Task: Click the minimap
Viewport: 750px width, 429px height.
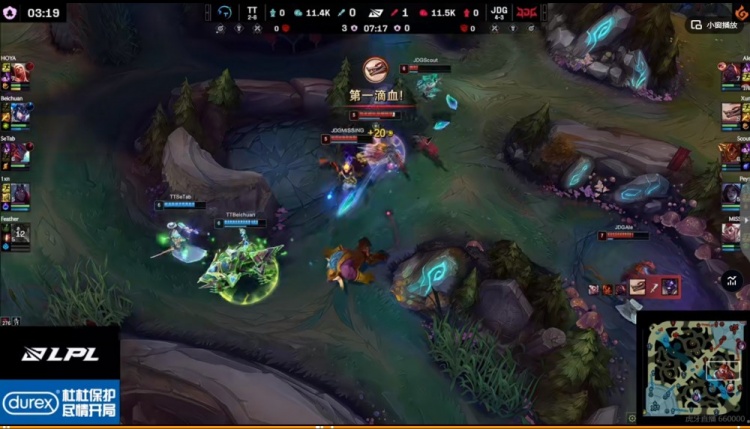Action: 691,364
